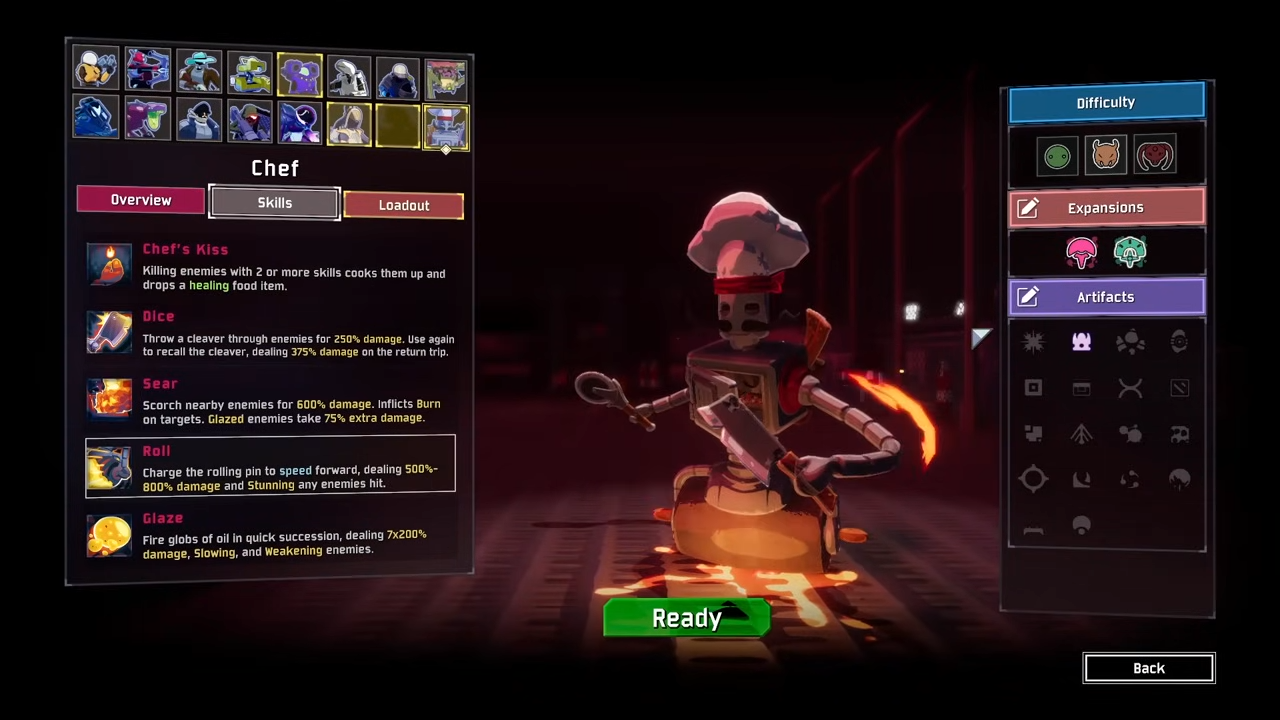Click the Glaze oil glob skill icon
The width and height of the screenshot is (1280, 720).
(109, 535)
